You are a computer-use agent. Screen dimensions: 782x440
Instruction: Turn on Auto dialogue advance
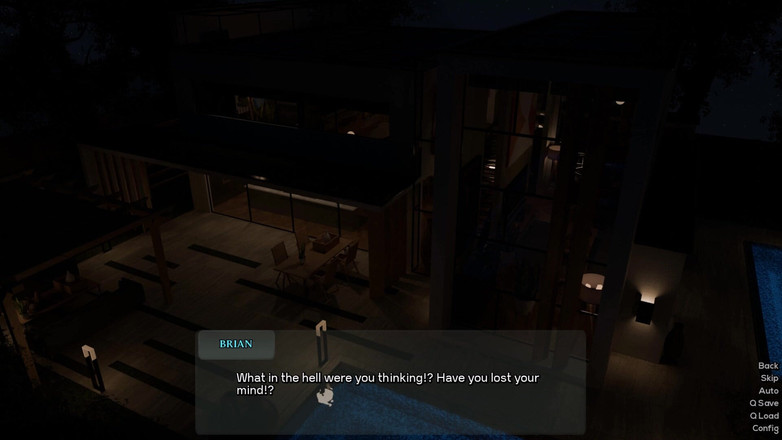pyautogui.click(x=767, y=391)
